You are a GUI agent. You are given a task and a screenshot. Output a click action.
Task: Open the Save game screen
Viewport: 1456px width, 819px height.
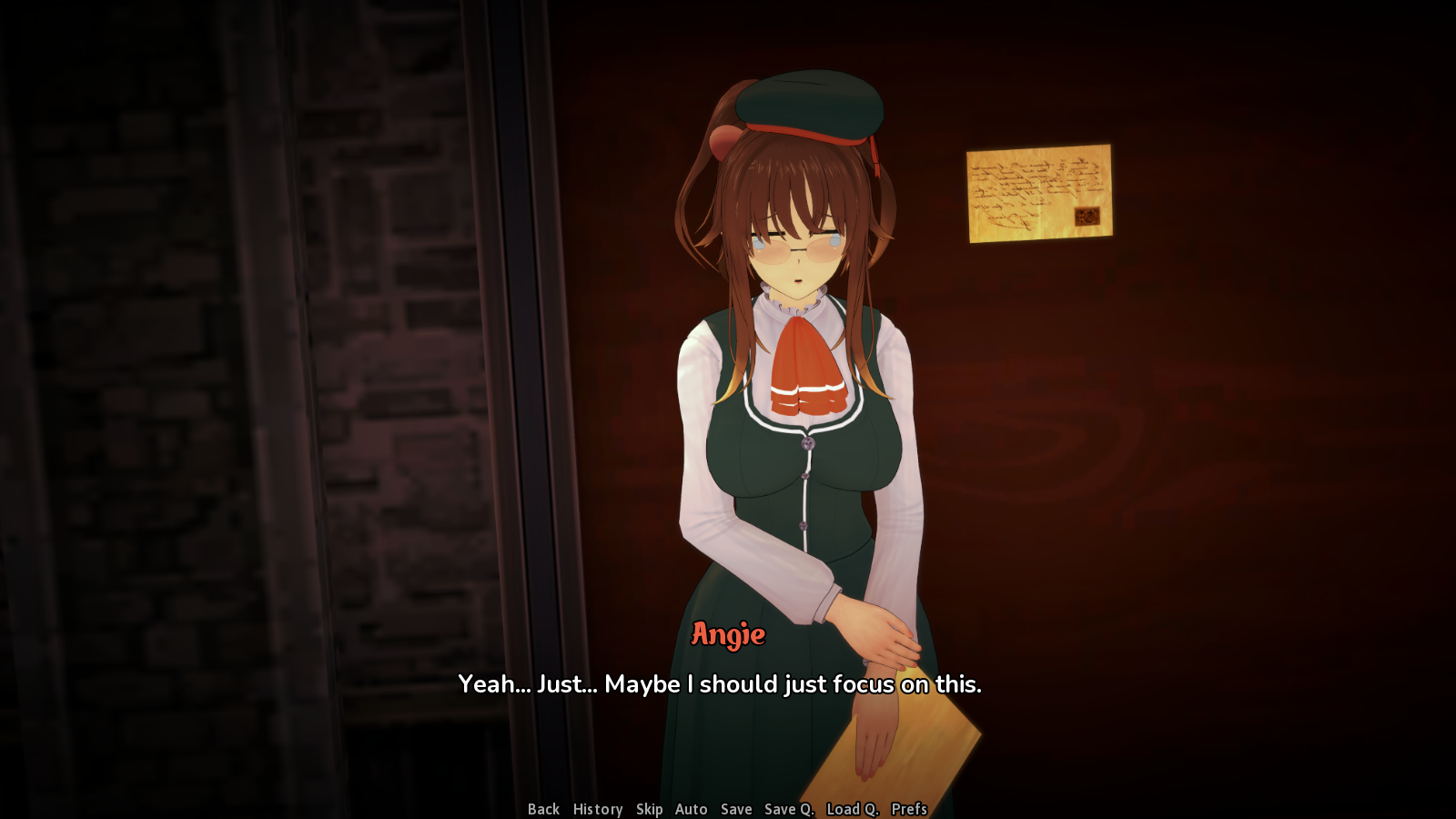[735, 809]
